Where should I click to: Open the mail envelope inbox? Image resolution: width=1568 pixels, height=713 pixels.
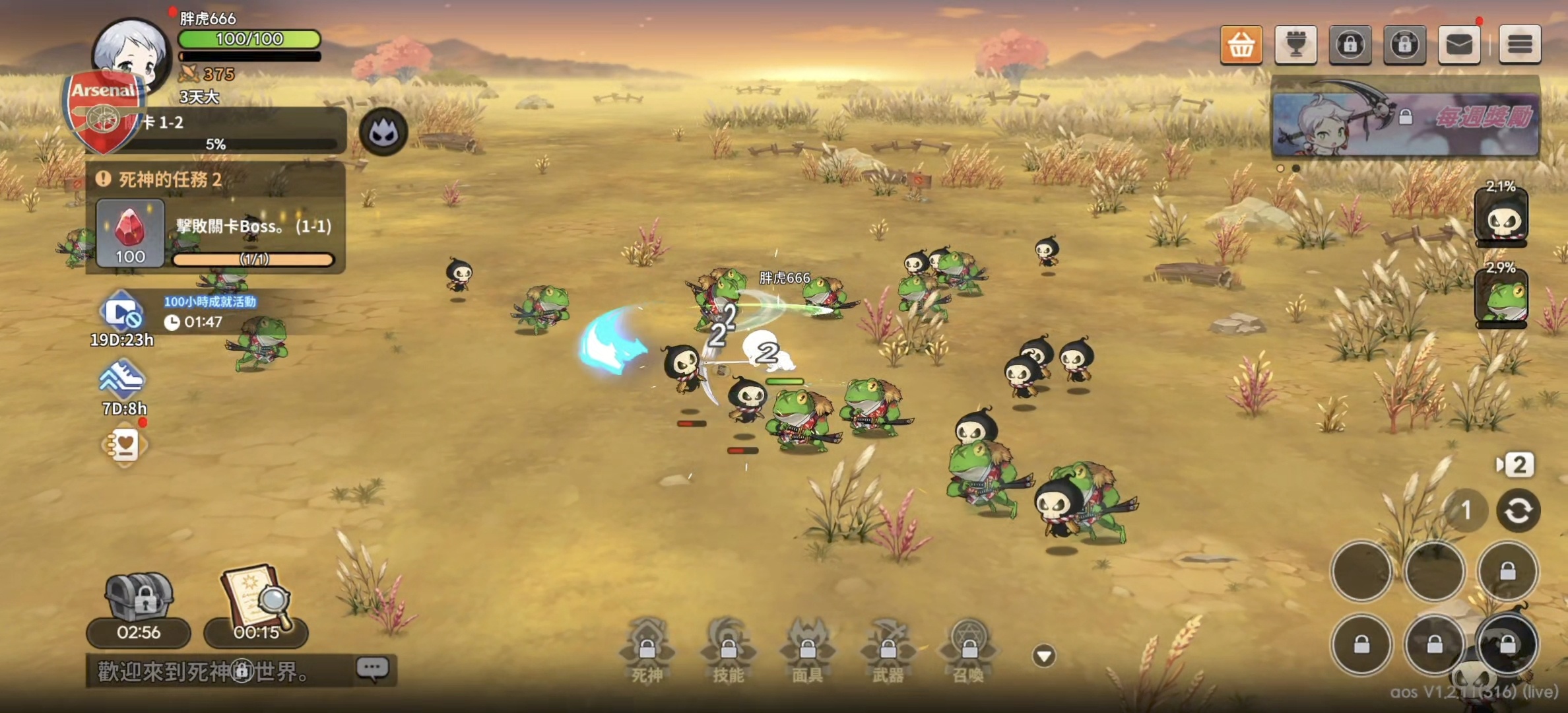point(1459,45)
